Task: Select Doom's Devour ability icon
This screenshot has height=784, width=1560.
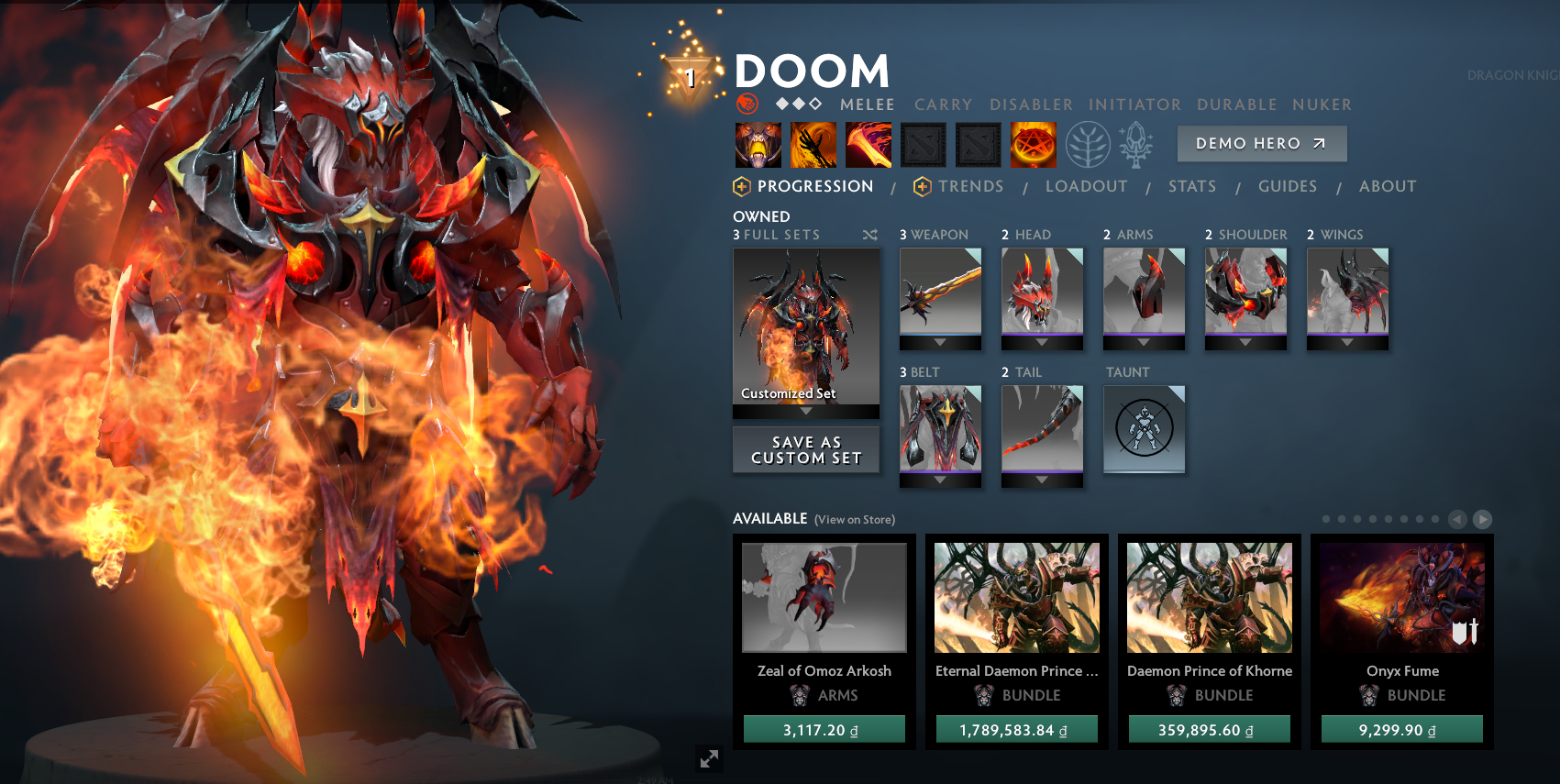Action: [758, 144]
